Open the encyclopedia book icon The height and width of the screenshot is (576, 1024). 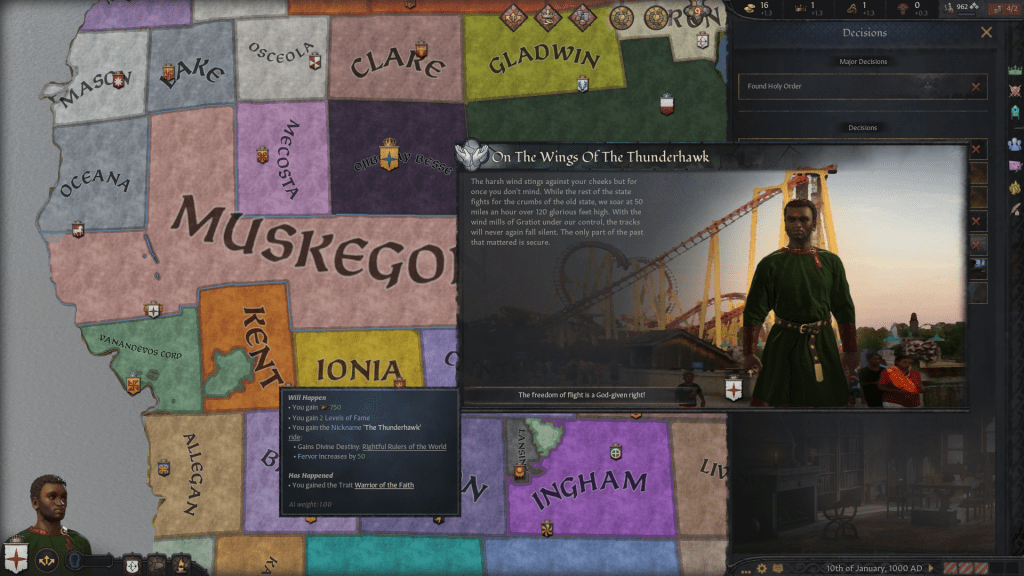(778, 568)
